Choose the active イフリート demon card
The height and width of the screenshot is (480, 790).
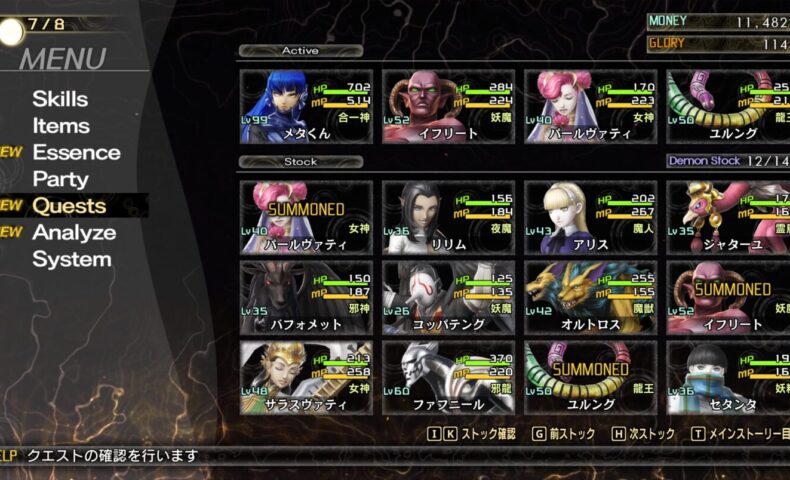(448, 107)
